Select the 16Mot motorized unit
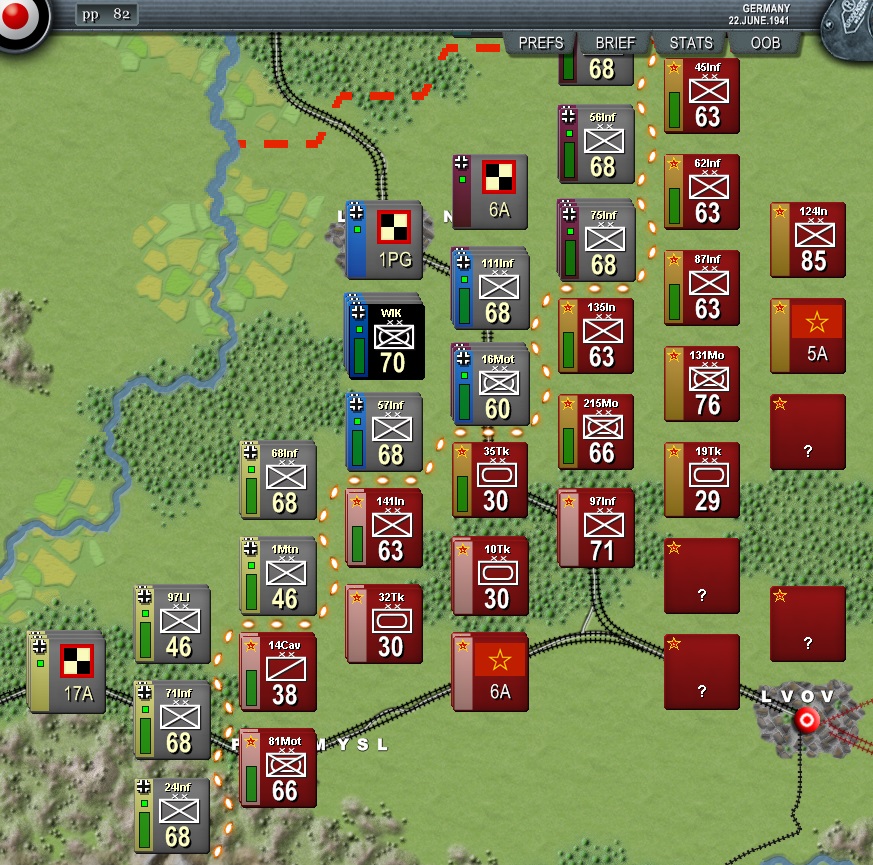The width and height of the screenshot is (873, 865). pos(494,385)
